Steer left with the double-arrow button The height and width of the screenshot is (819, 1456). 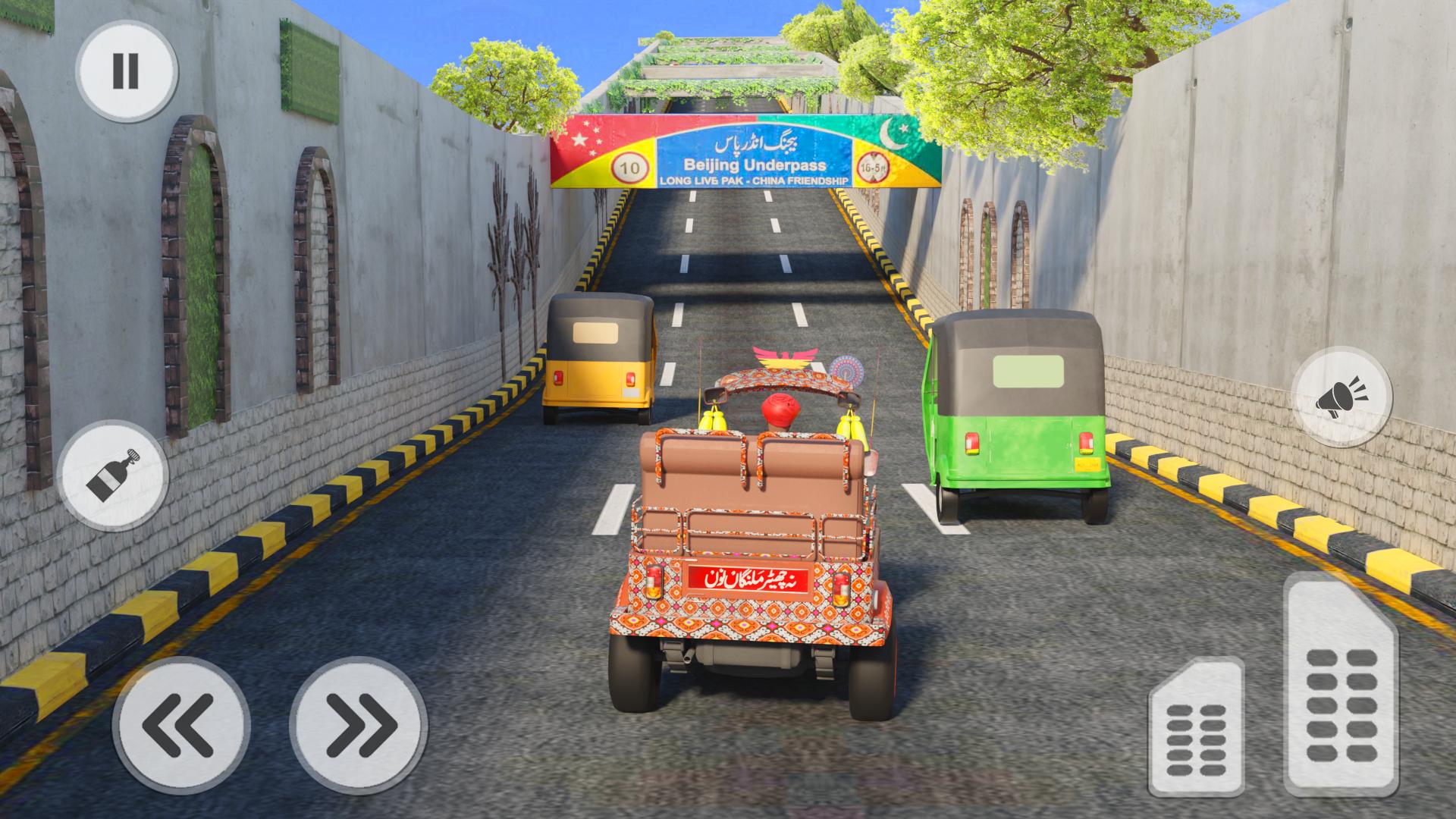181,724
